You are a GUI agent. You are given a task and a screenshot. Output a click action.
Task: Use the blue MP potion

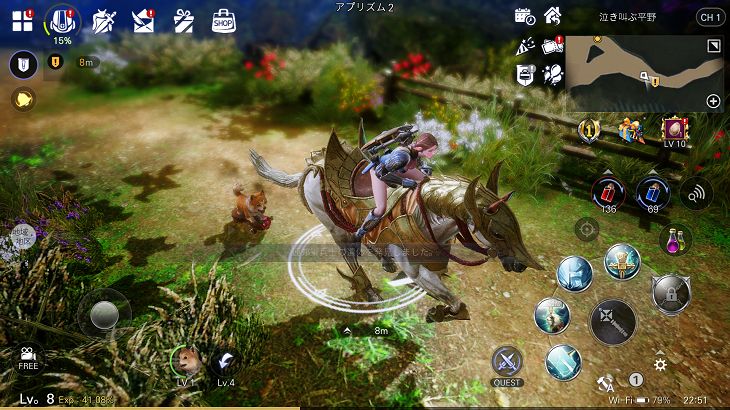tap(650, 191)
